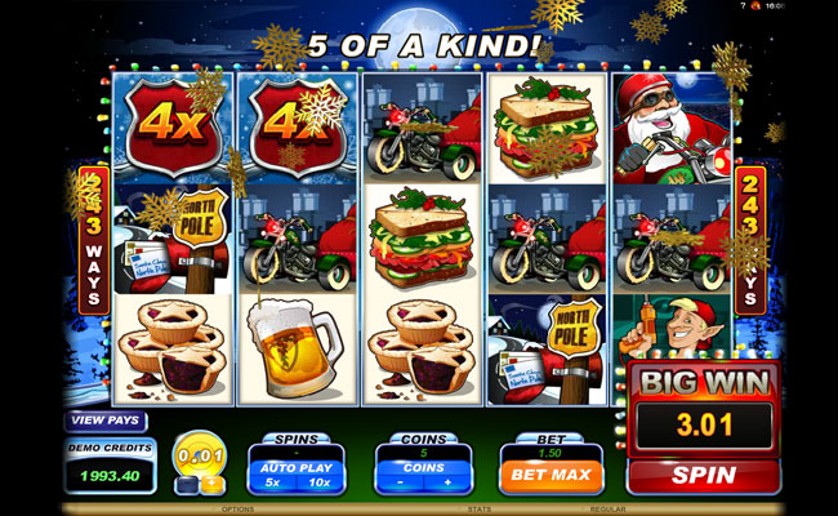This screenshot has width=838, height=516.
Task: Increase coins with the plus button
Action: point(447,484)
